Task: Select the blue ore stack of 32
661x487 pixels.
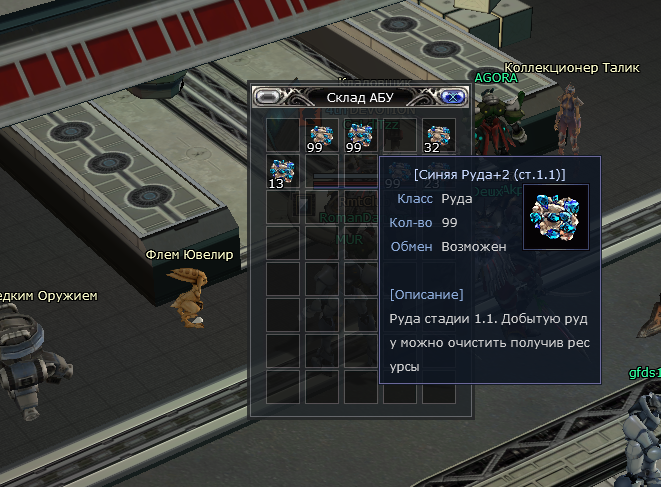Action: tap(436, 135)
